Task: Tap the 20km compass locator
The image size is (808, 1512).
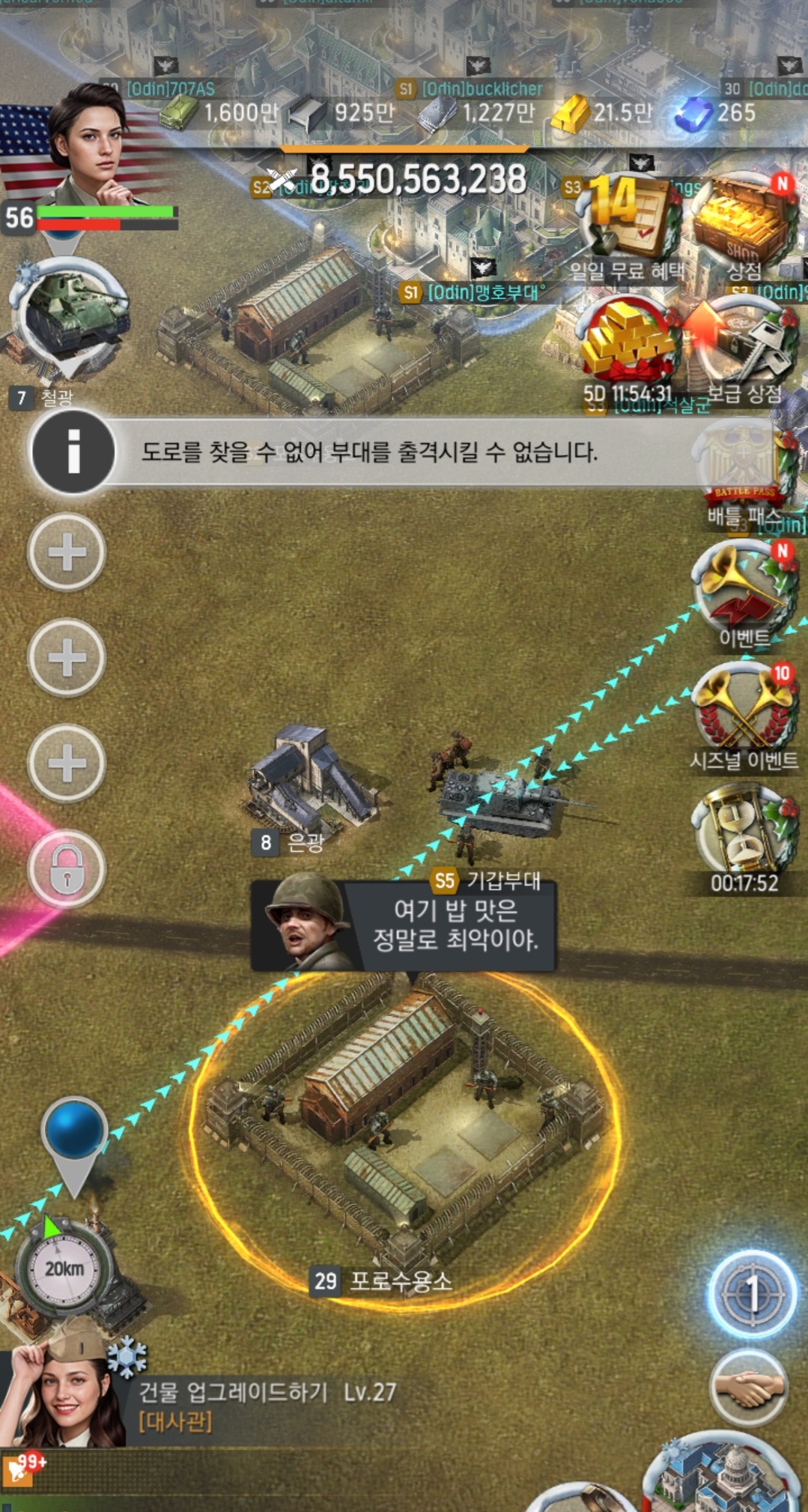Action: [x=64, y=1268]
